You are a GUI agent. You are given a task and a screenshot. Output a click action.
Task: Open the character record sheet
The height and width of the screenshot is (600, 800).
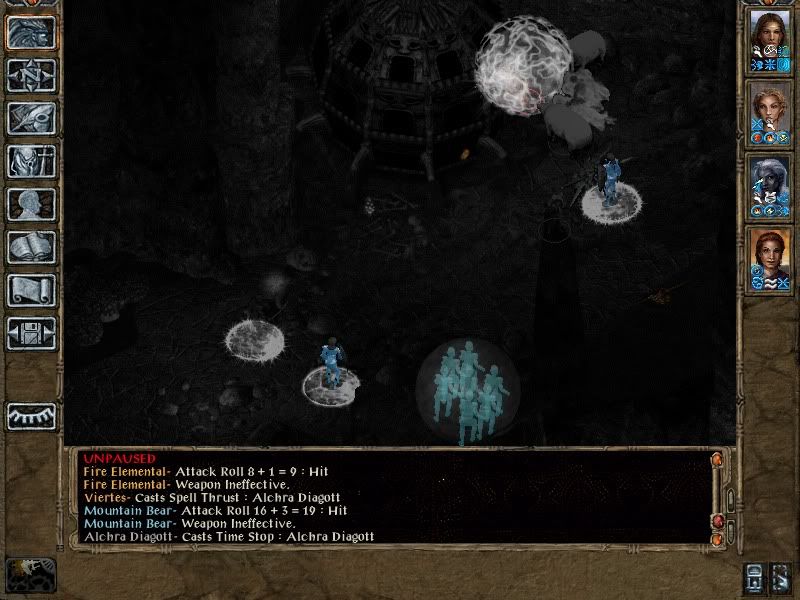(31, 204)
